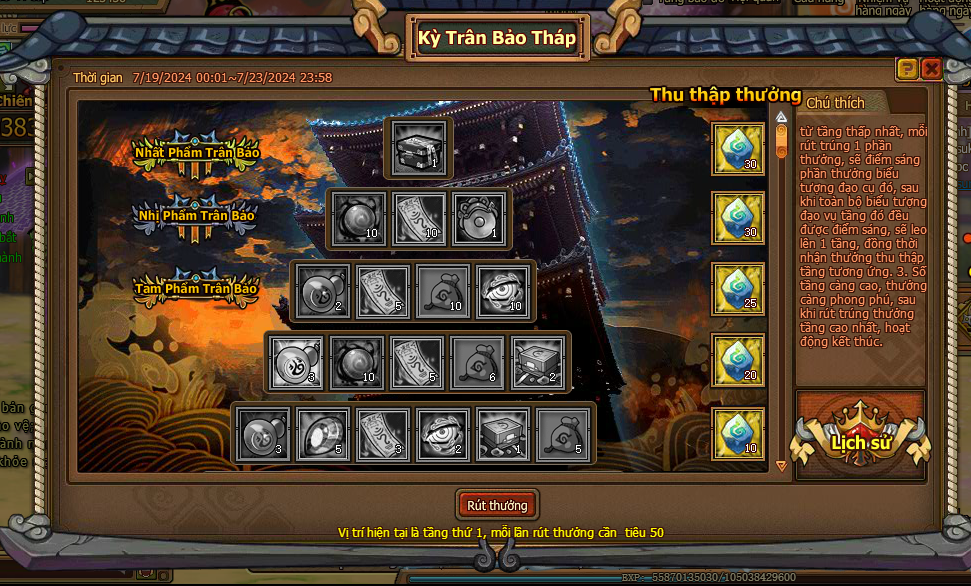
Task: Select the eye item with quantity 10
Action: tap(504, 291)
